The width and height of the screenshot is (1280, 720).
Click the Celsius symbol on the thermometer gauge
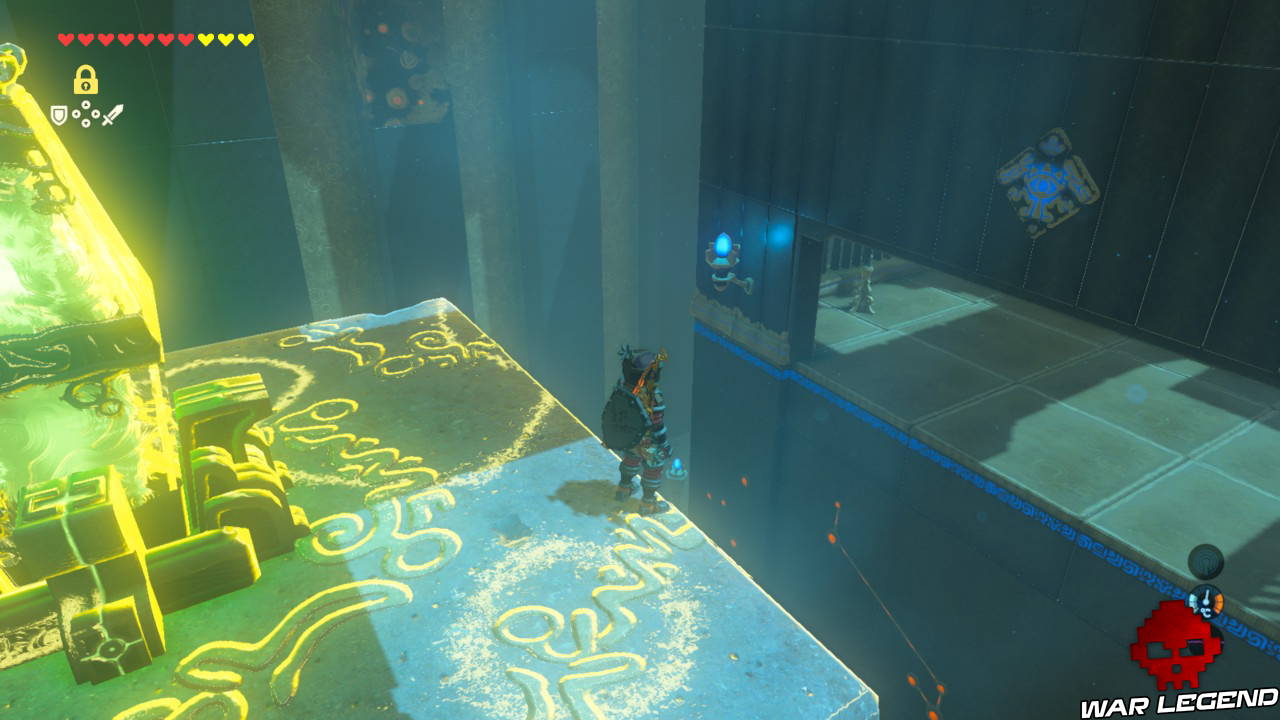1204,610
